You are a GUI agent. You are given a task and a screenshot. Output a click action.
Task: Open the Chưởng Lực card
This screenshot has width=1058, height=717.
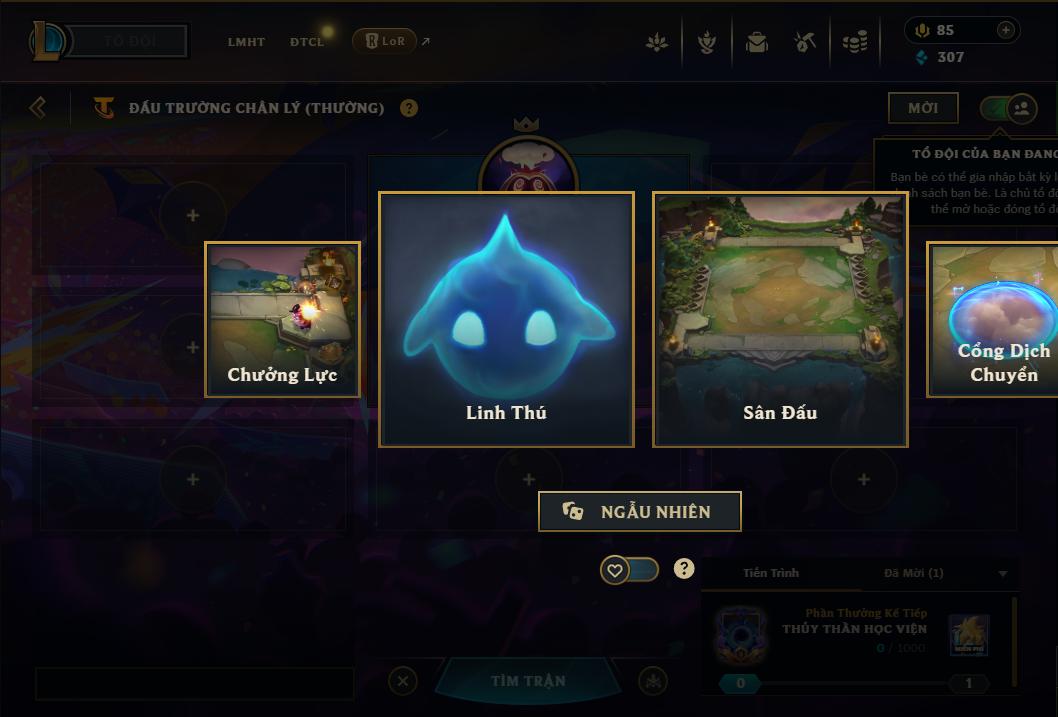[282, 319]
